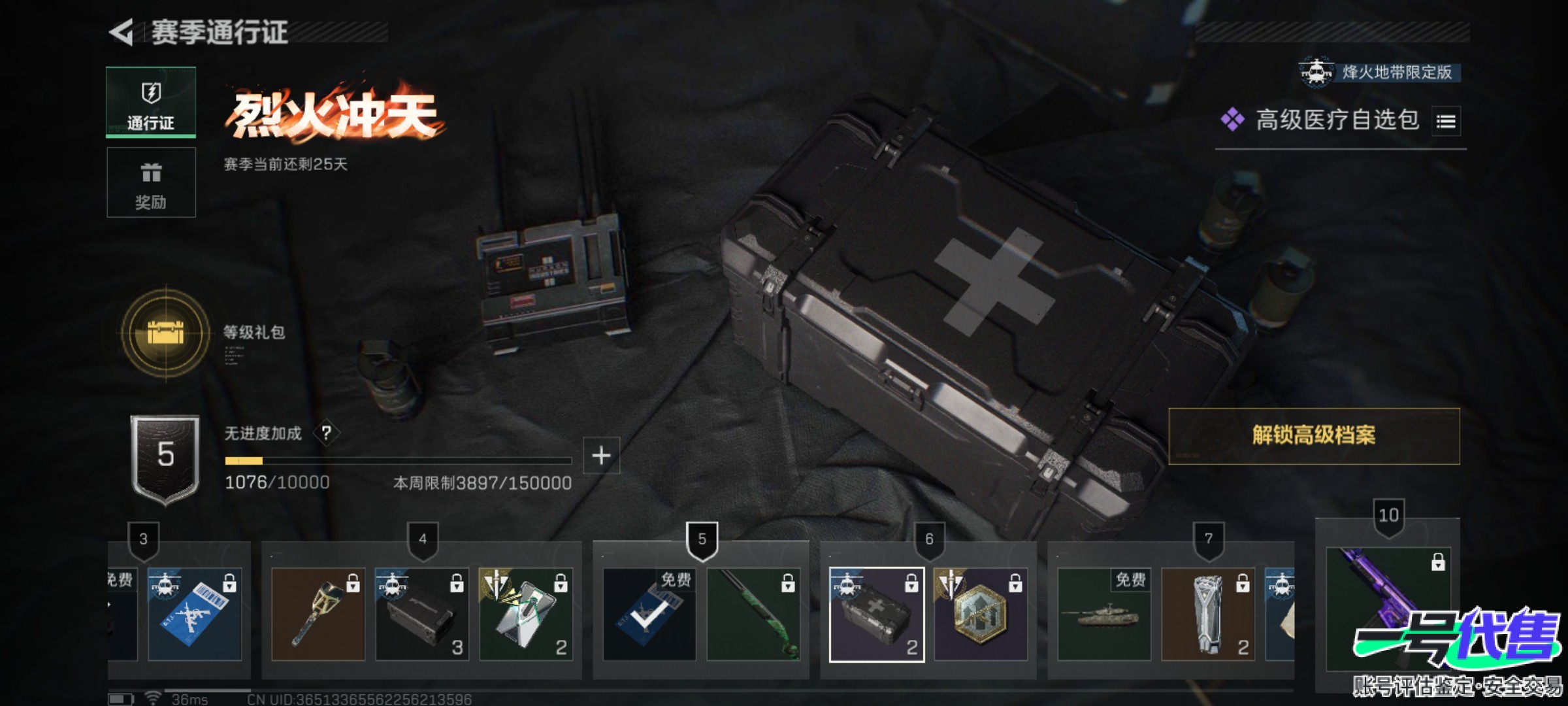Pick the silver card reward with quantity 2
Screen dimensions: 1568x706
[x=525, y=614]
